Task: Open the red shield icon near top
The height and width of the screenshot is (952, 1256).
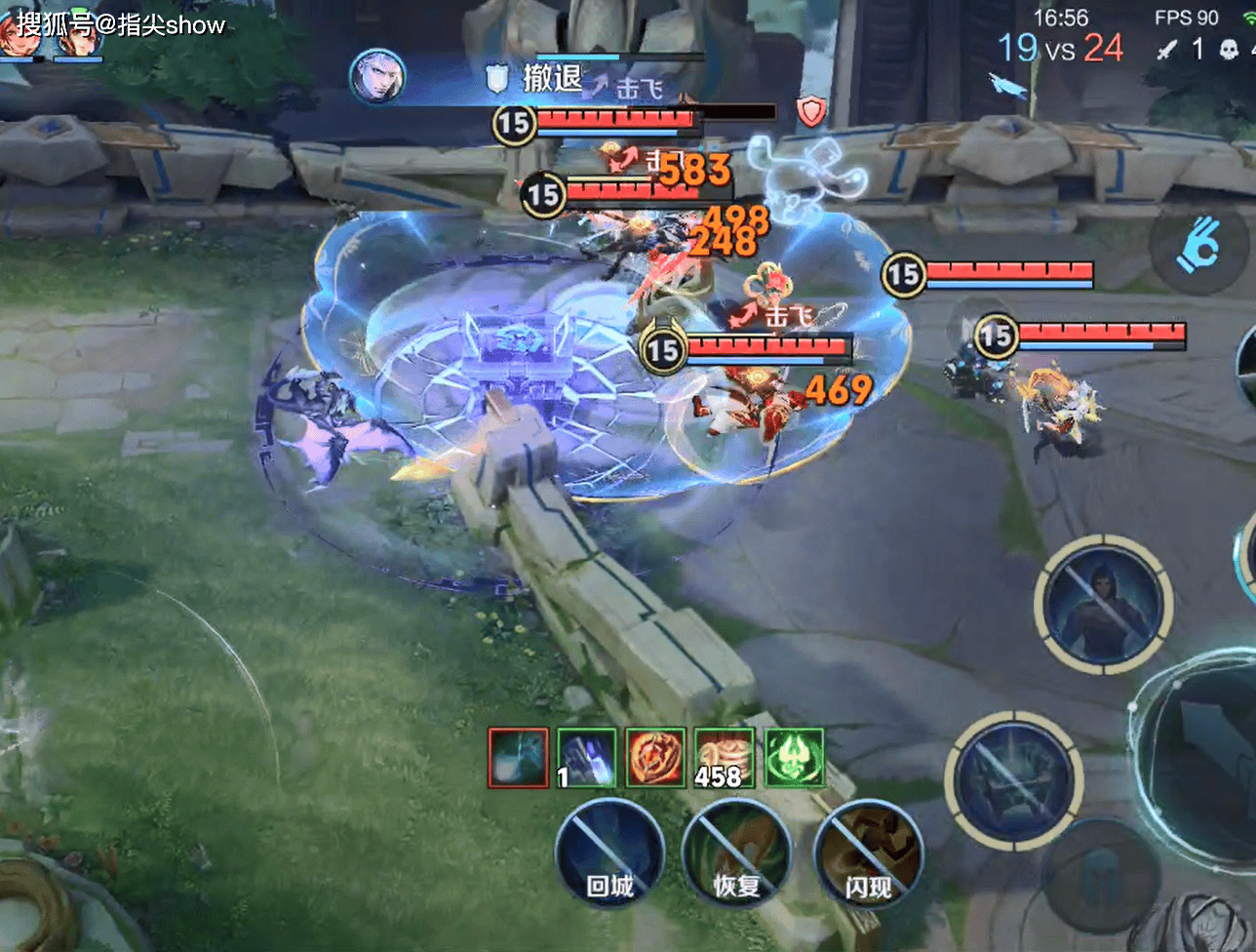Action: point(811,110)
